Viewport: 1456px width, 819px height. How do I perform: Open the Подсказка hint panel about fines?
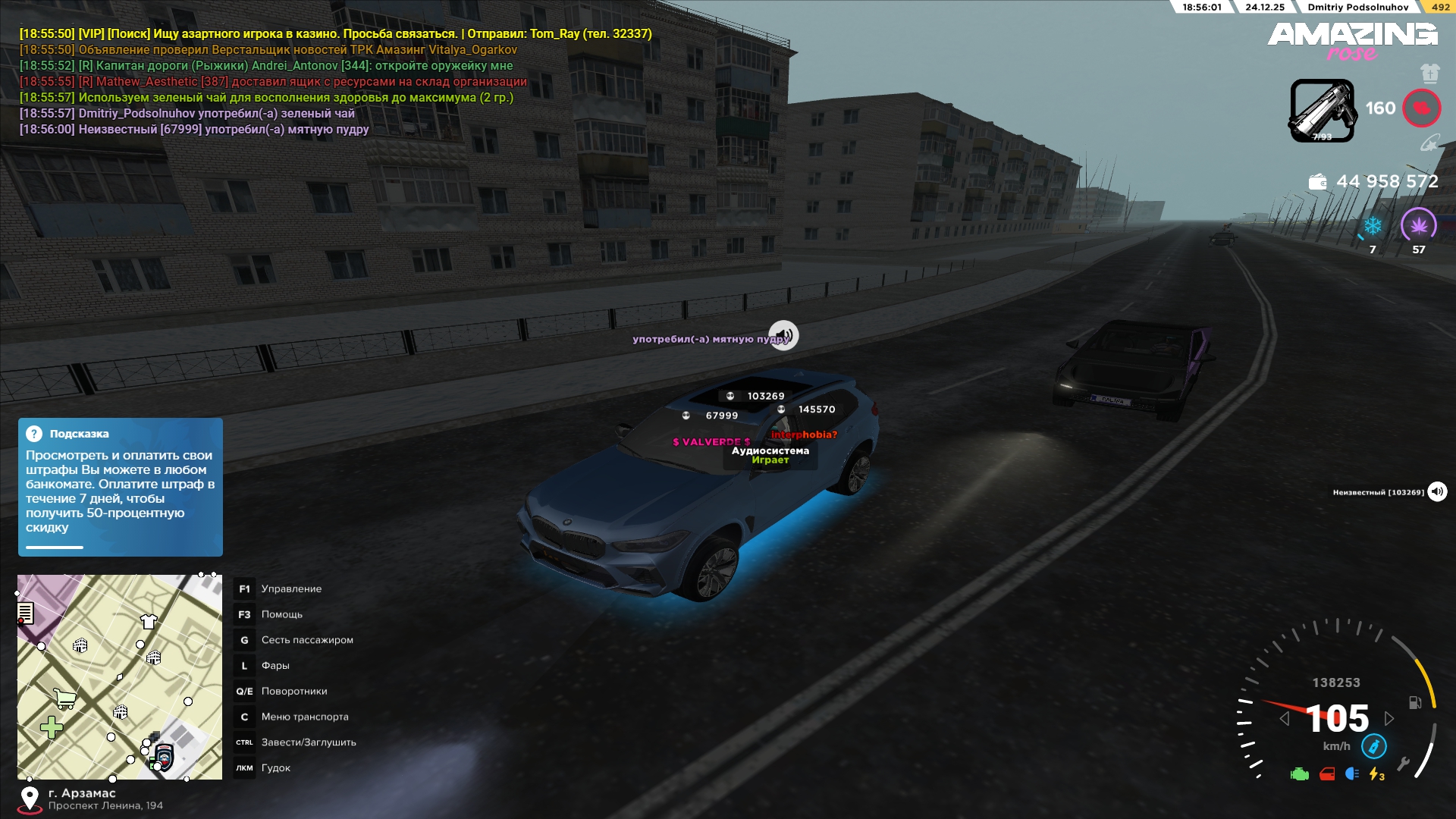tap(121, 487)
